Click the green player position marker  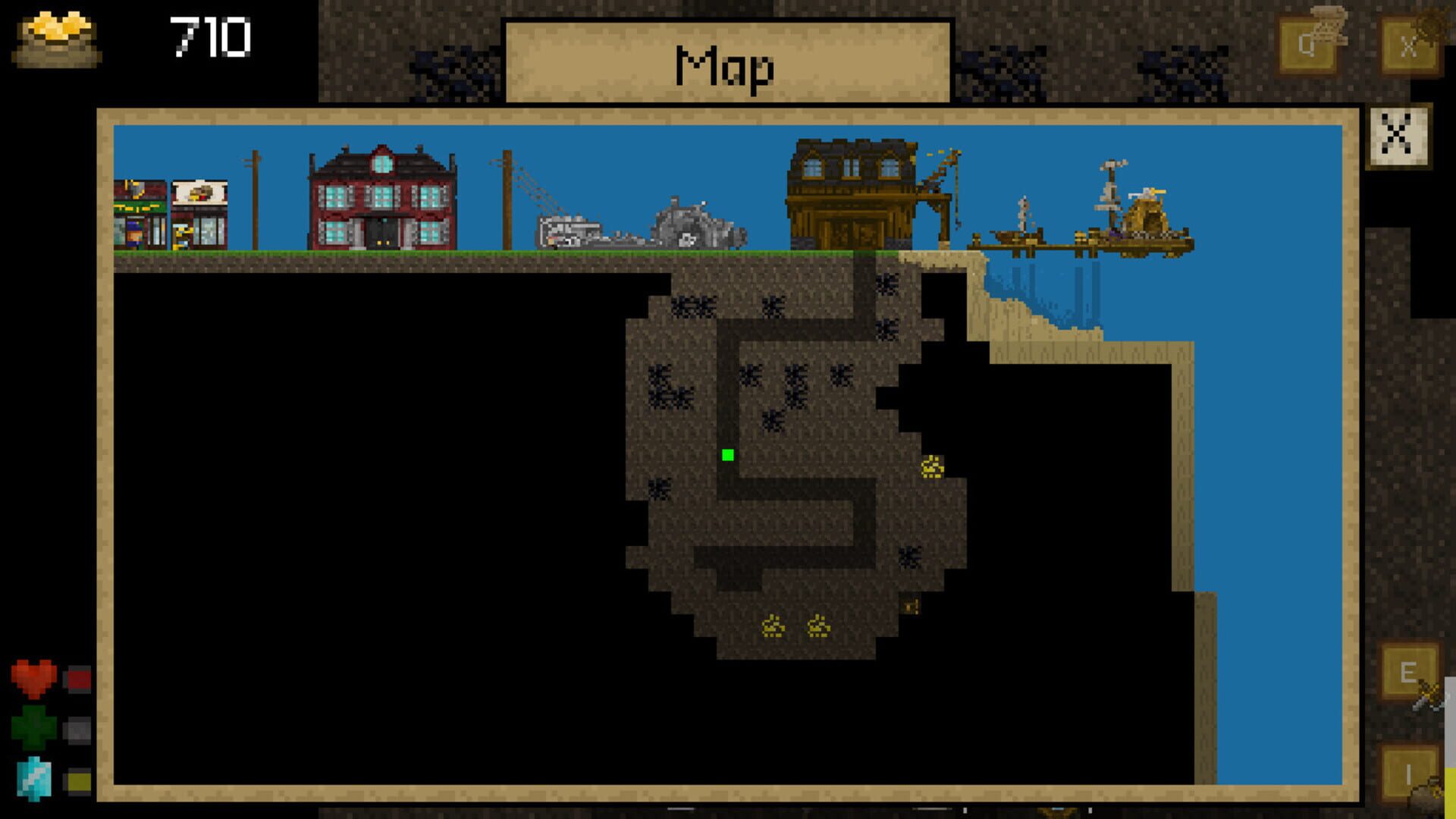pos(727,456)
